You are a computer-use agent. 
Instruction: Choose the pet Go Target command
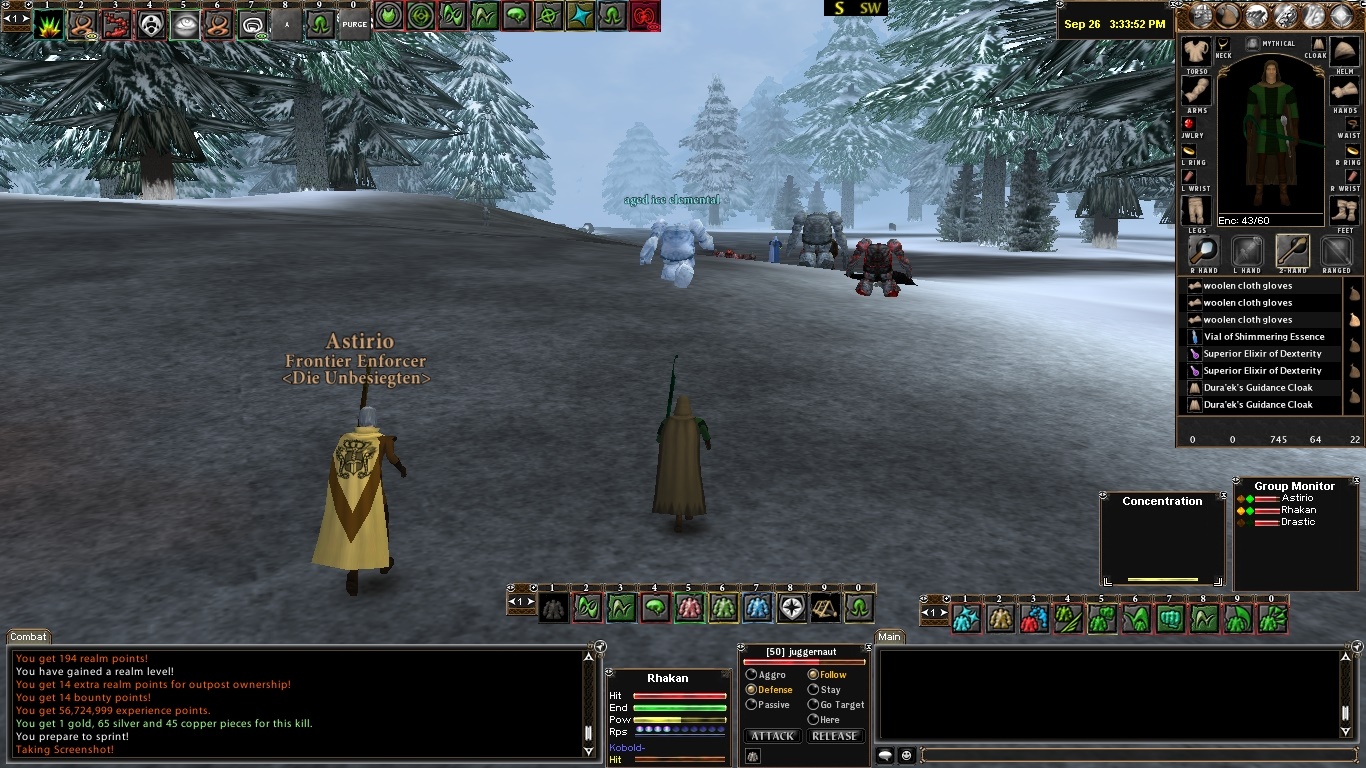[813, 705]
